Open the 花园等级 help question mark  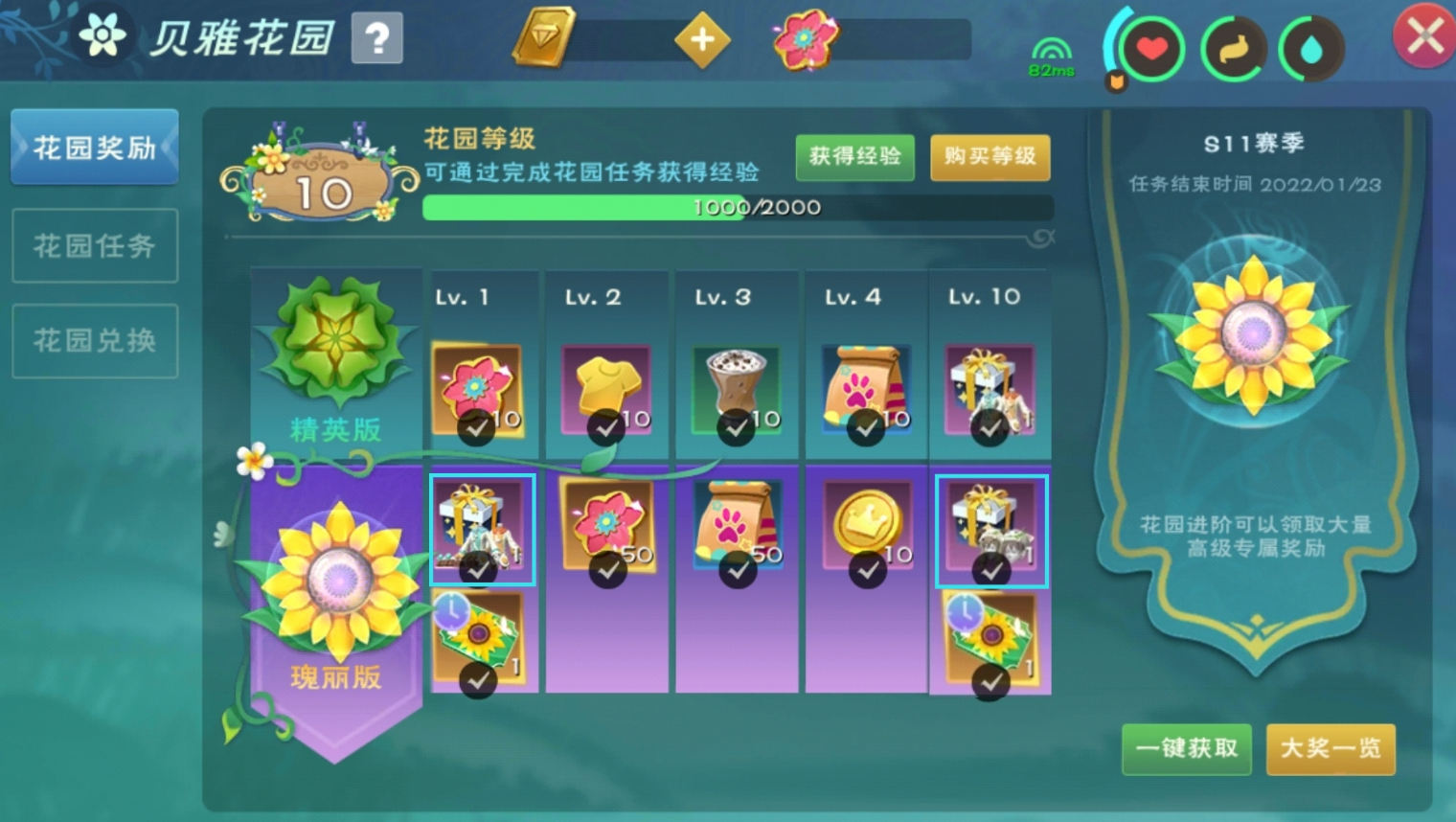pyautogui.click(x=379, y=38)
